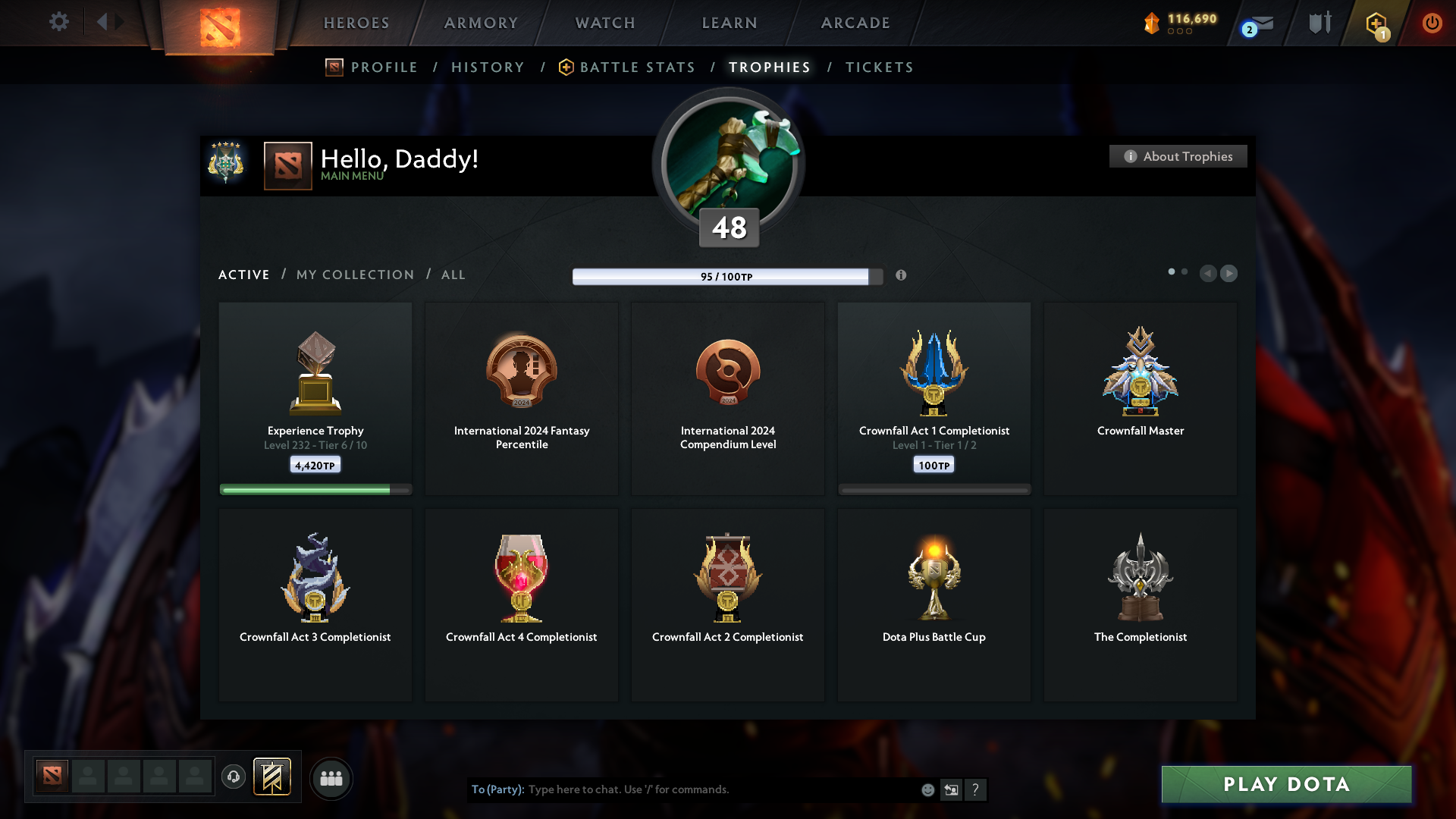
Task: Click the power icon to quit
Action: click(1432, 23)
